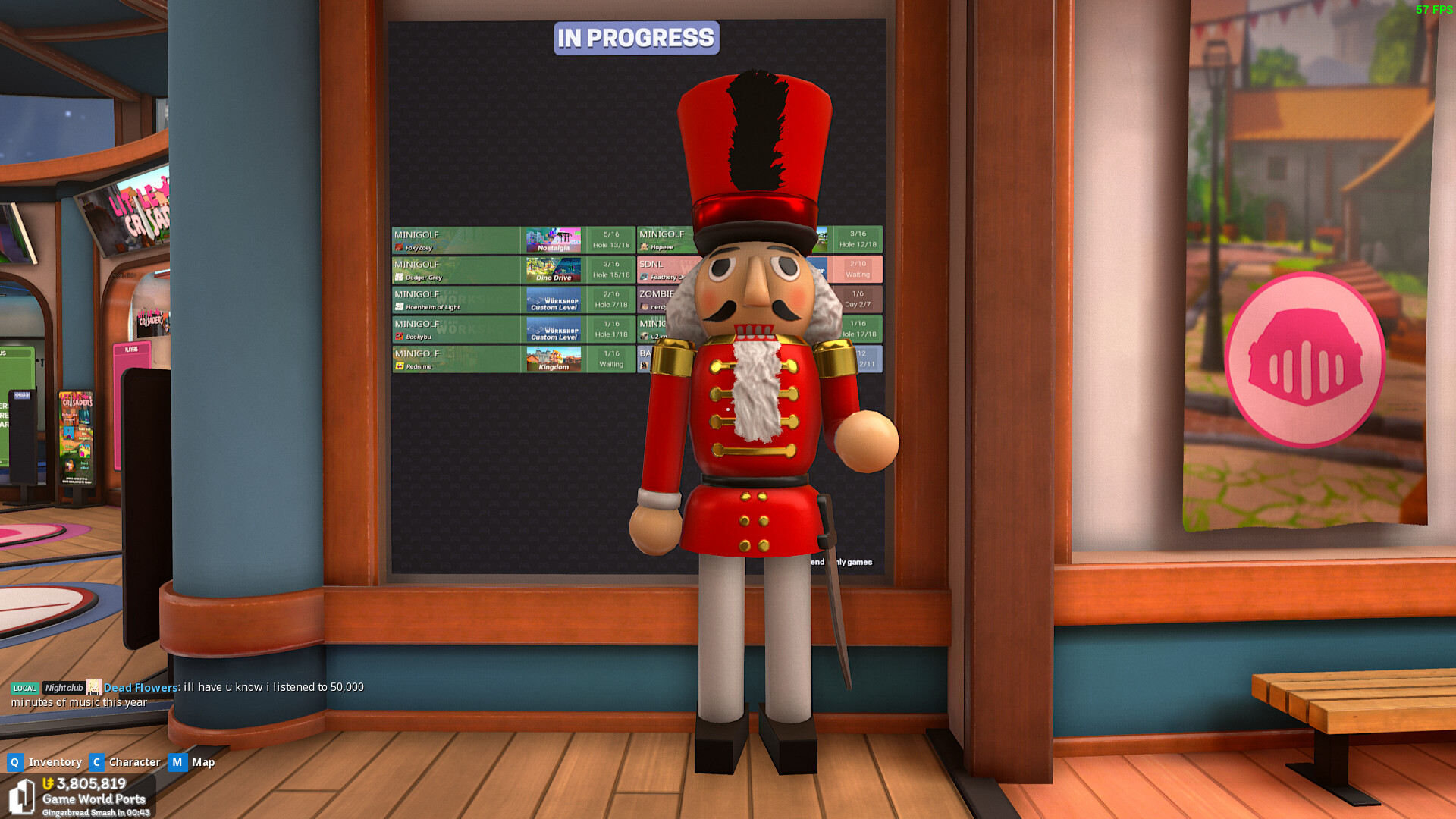
Task: Click the Nightclub location tag in chat
Action: [x=64, y=688]
